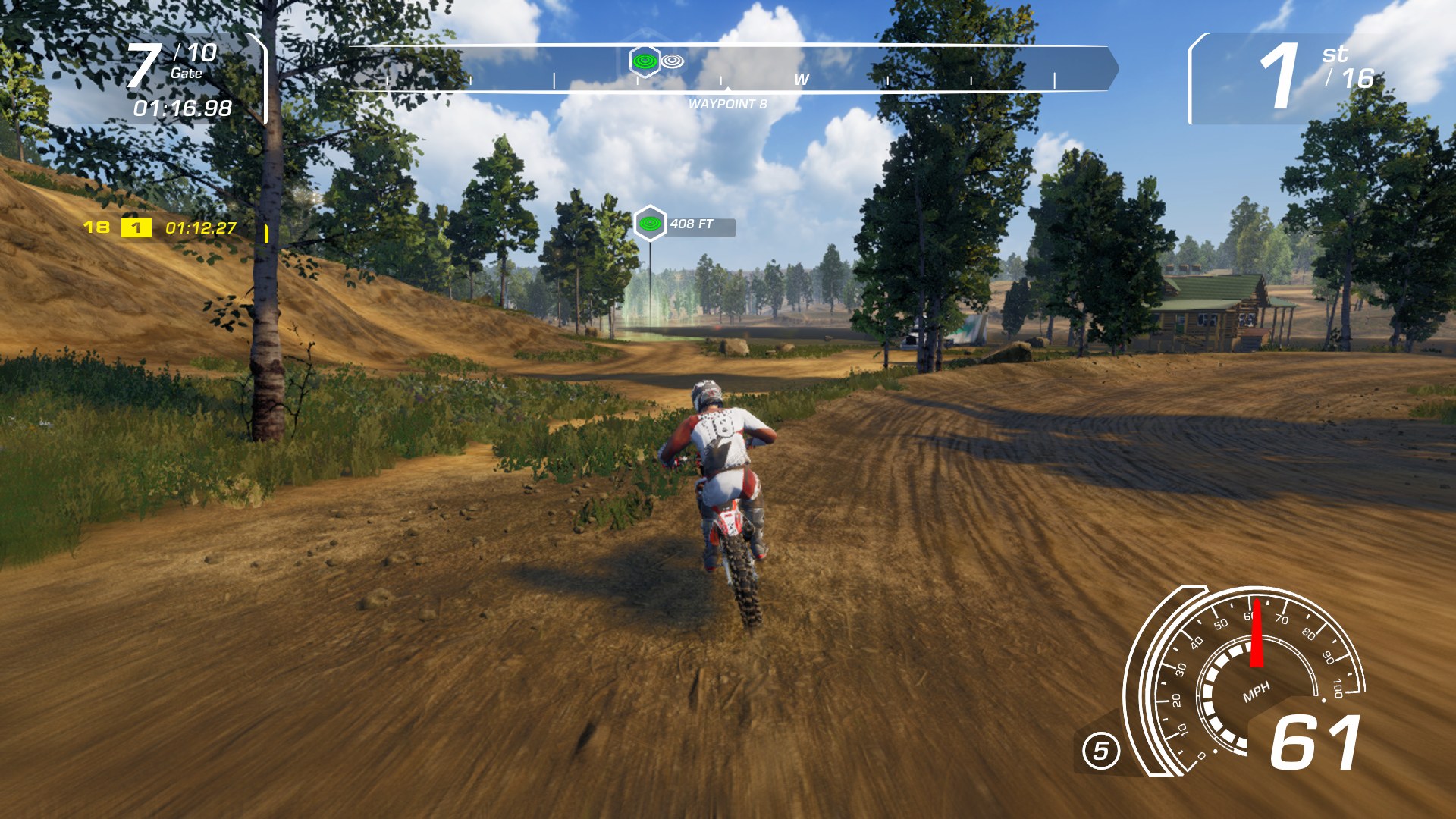Click the floating 408 FT waypoint marker
The image size is (1456, 819).
[x=651, y=224]
